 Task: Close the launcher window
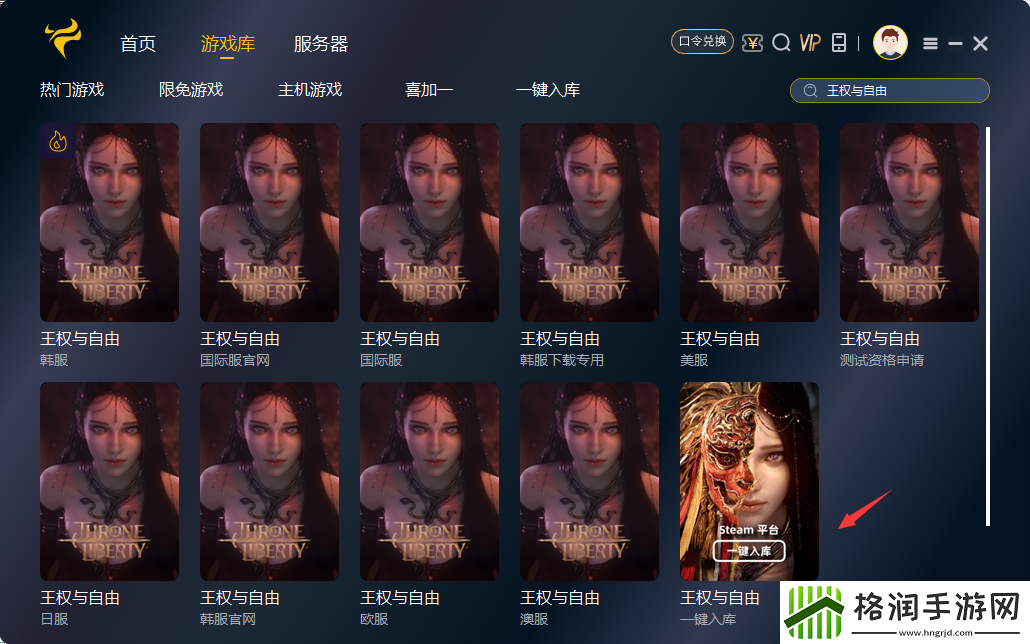tap(980, 43)
